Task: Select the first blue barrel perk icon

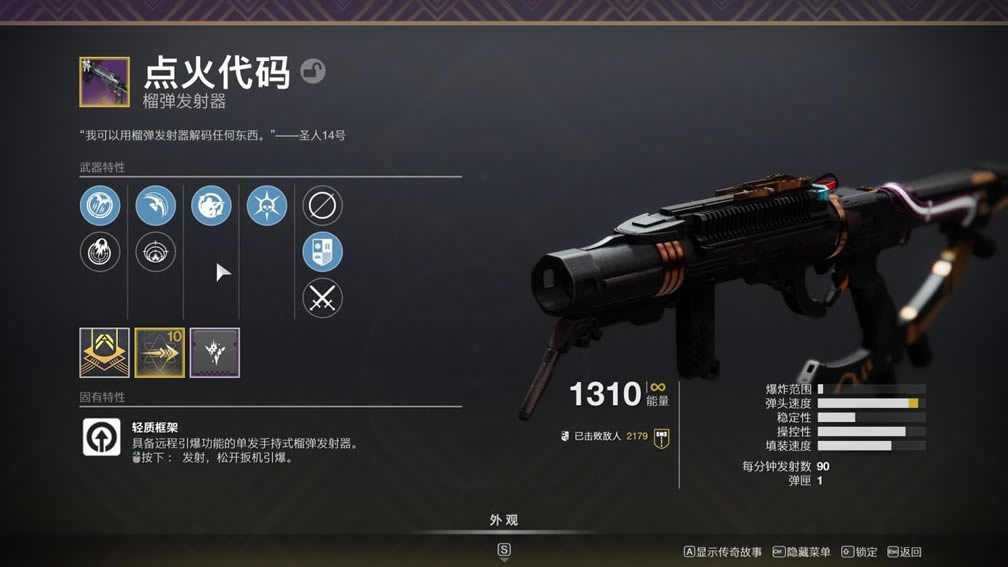Action: coord(100,206)
